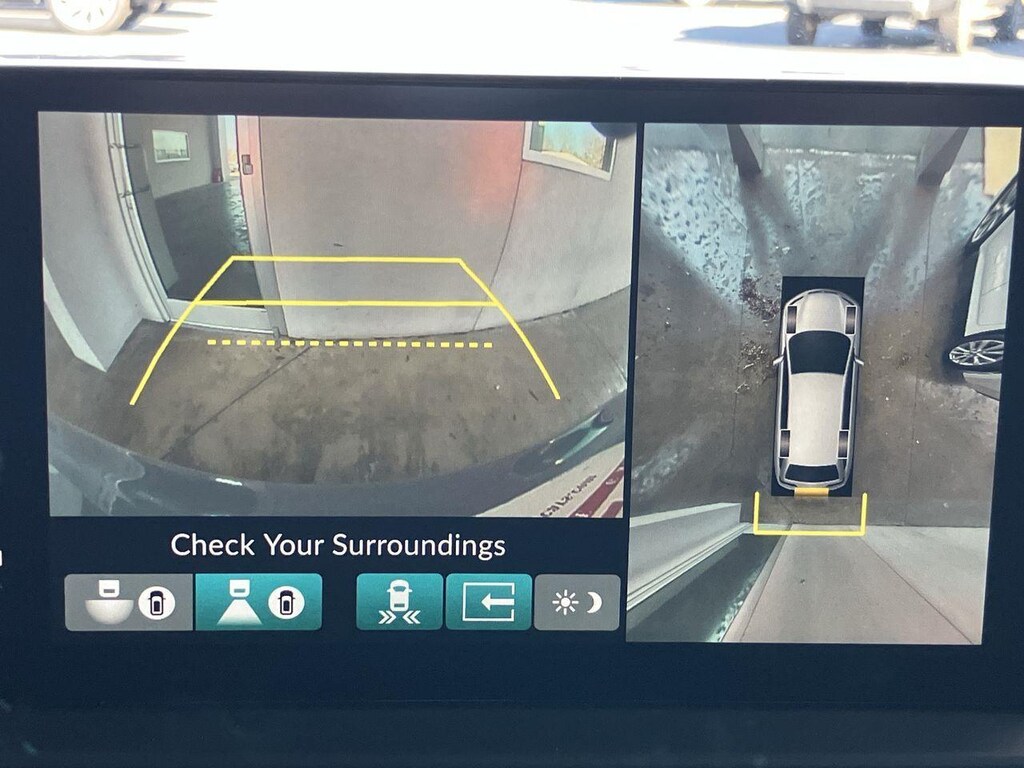Toggle the sun and moon brightness button
Viewport: 1024px width, 768px height.
pyautogui.click(x=577, y=602)
